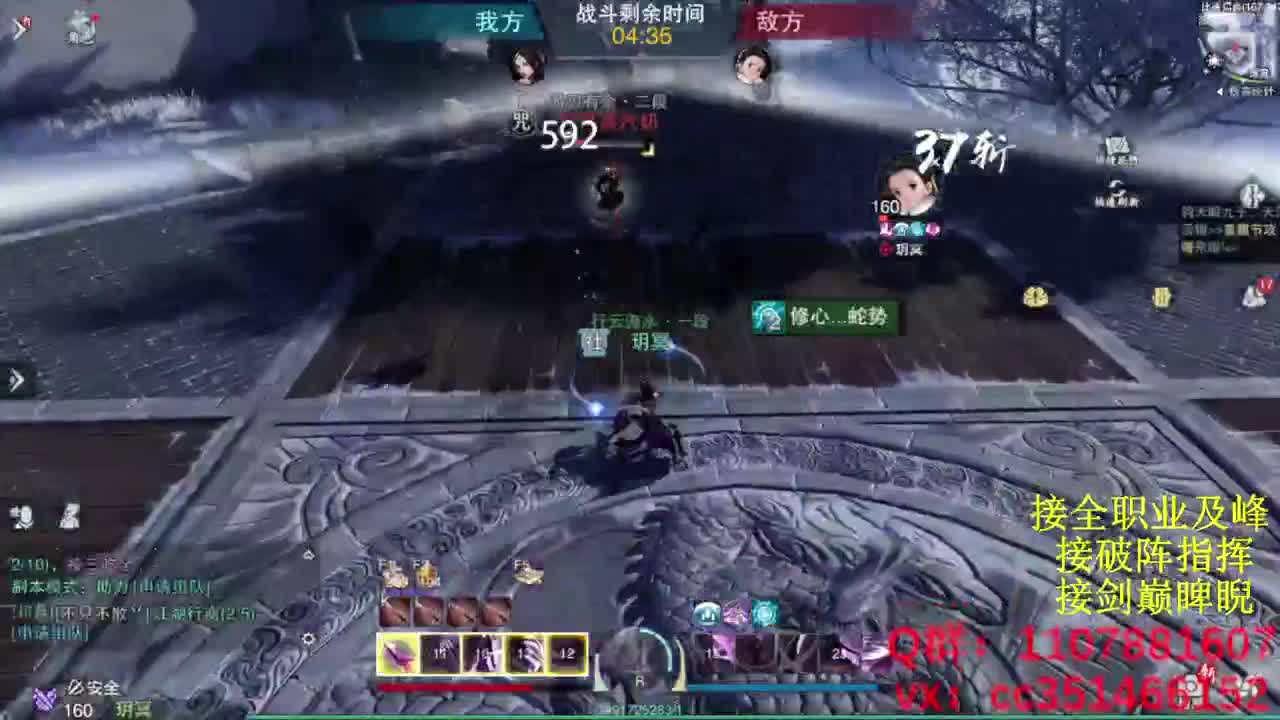Click the 挑战刷新 refresh icon on the right

point(1116,187)
